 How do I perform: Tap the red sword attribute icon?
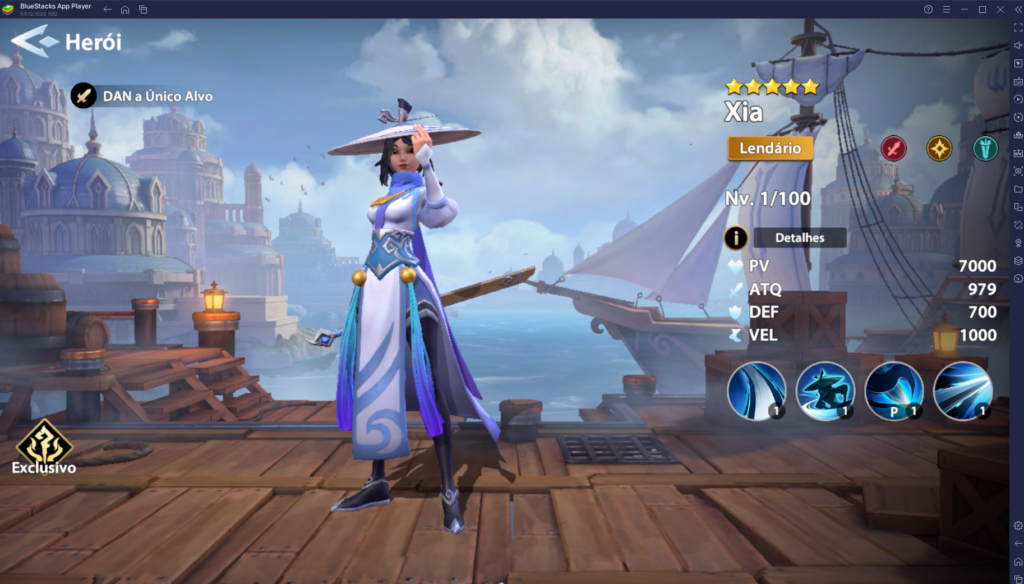(893, 149)
